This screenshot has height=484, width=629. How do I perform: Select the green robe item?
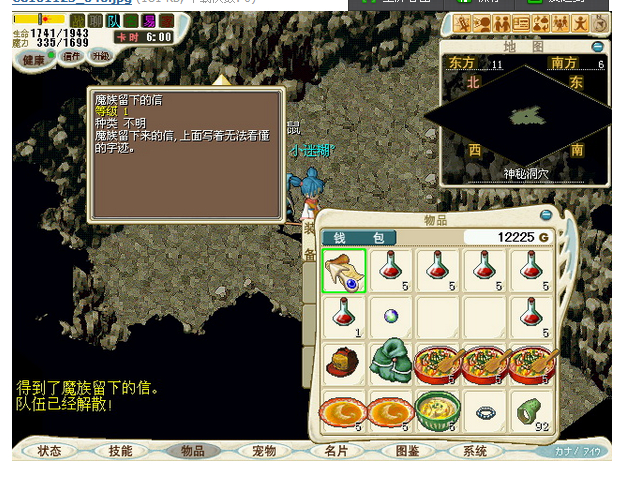point(391,363)
